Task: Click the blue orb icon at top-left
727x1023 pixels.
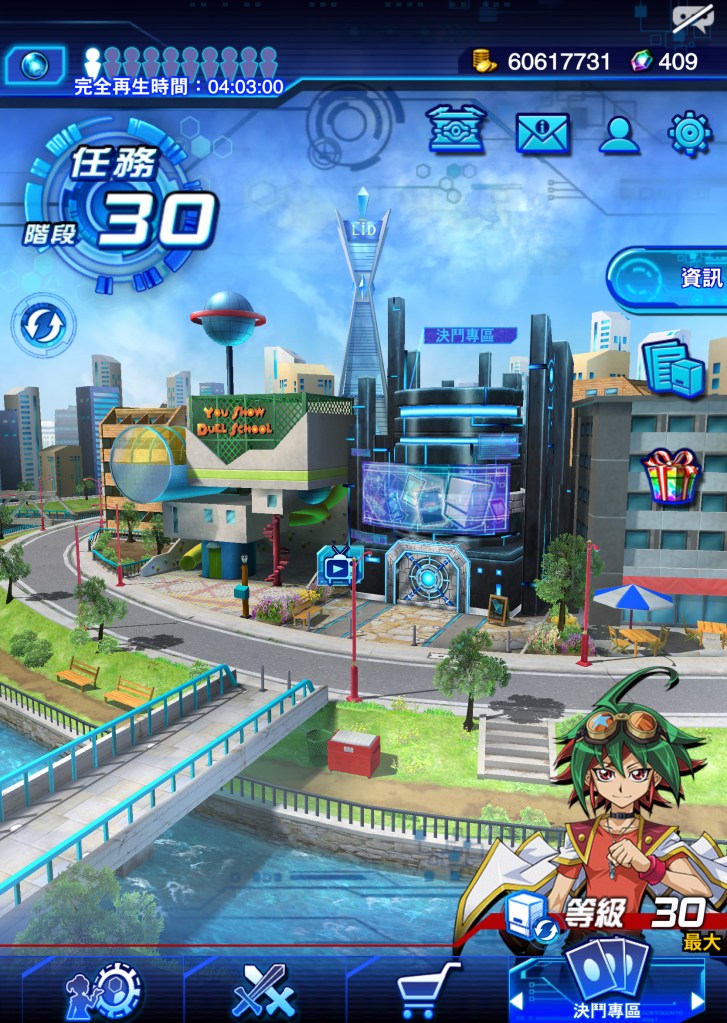Action: tap(36, 65)
